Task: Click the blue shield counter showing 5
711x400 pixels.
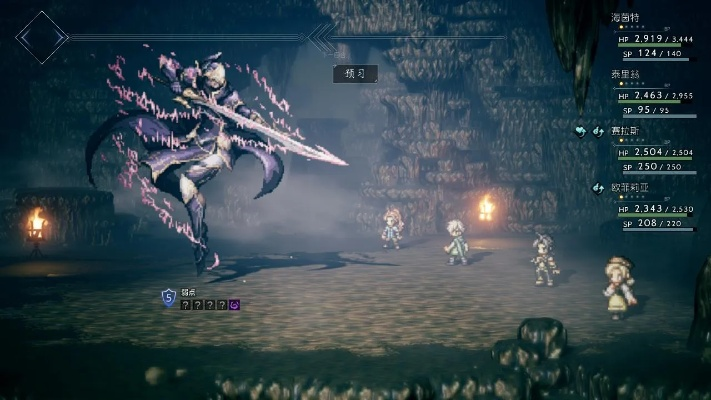Action: click(x=168, y=296)
